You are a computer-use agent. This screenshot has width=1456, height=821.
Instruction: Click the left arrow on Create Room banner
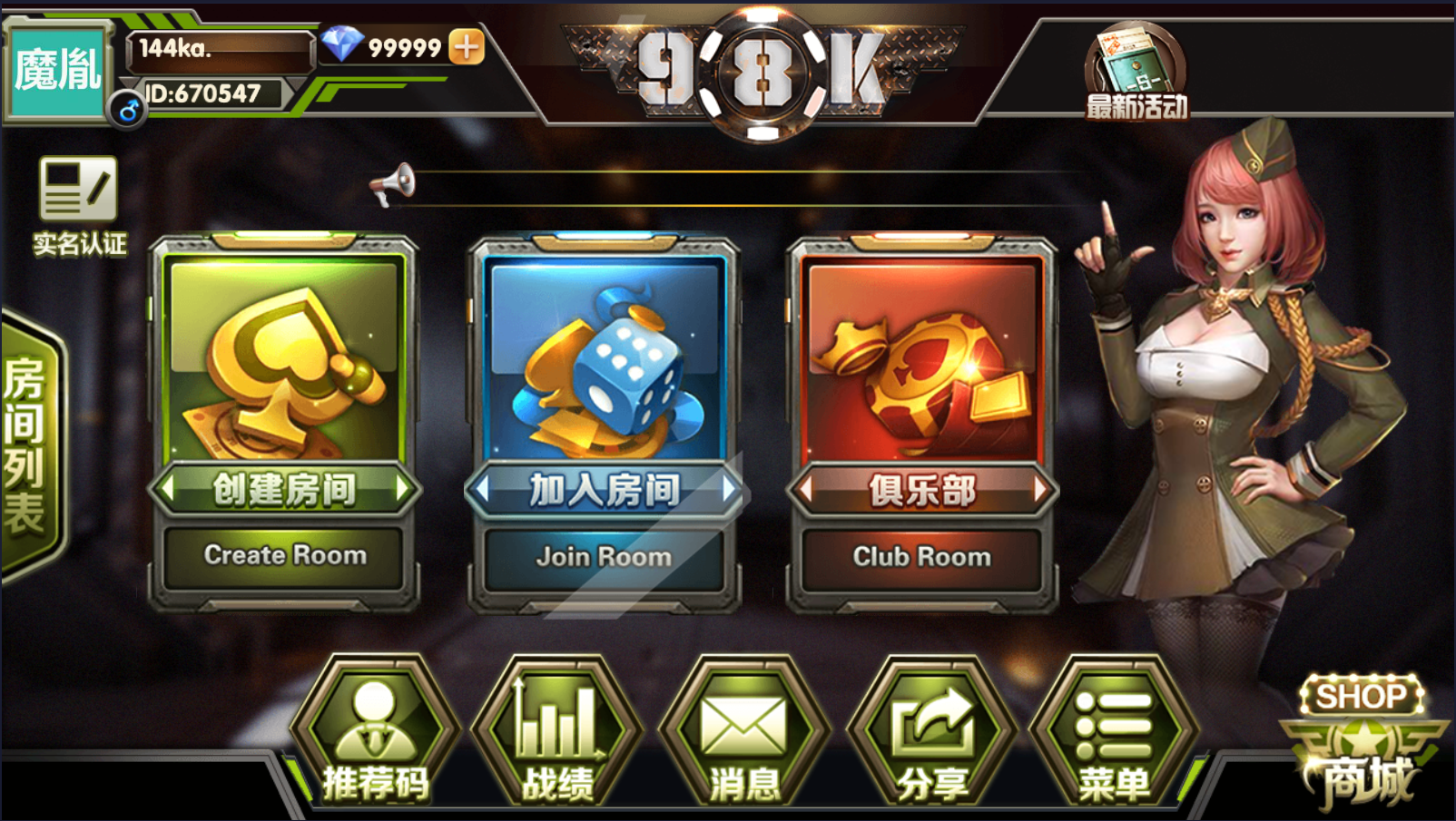[x=168, y=490]
